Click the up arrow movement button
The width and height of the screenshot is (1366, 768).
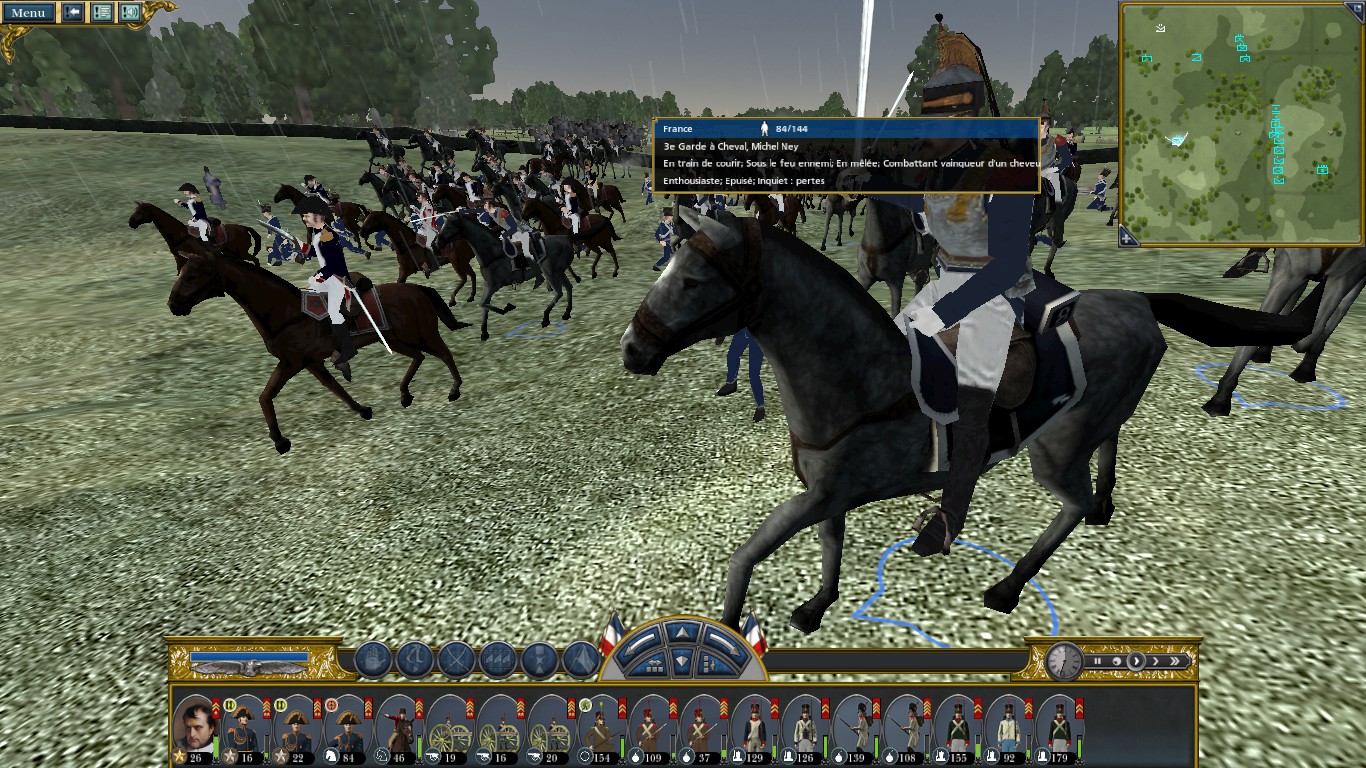[x=681, y=633]
